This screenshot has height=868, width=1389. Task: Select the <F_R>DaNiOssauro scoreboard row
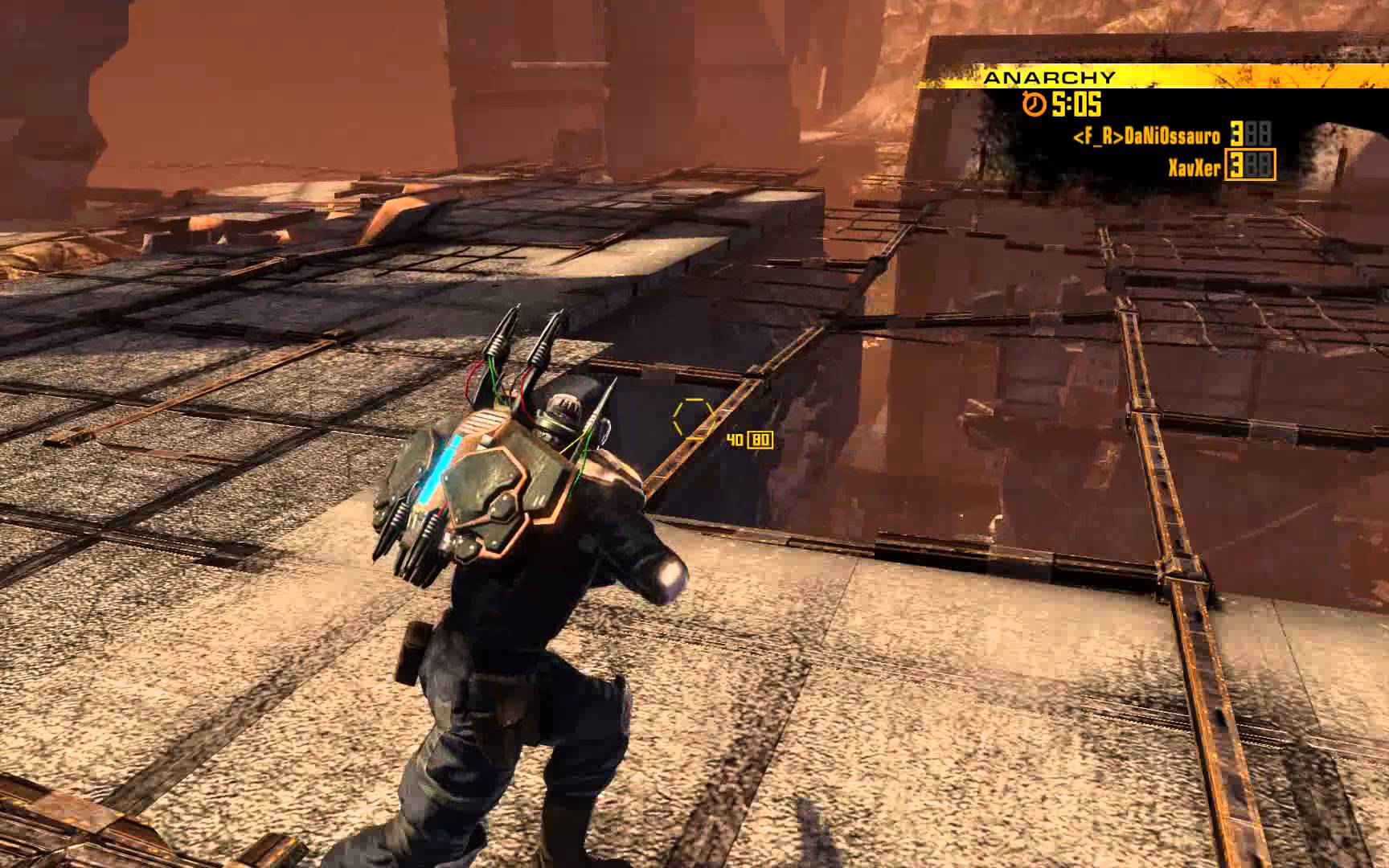tap(1170, 136)
